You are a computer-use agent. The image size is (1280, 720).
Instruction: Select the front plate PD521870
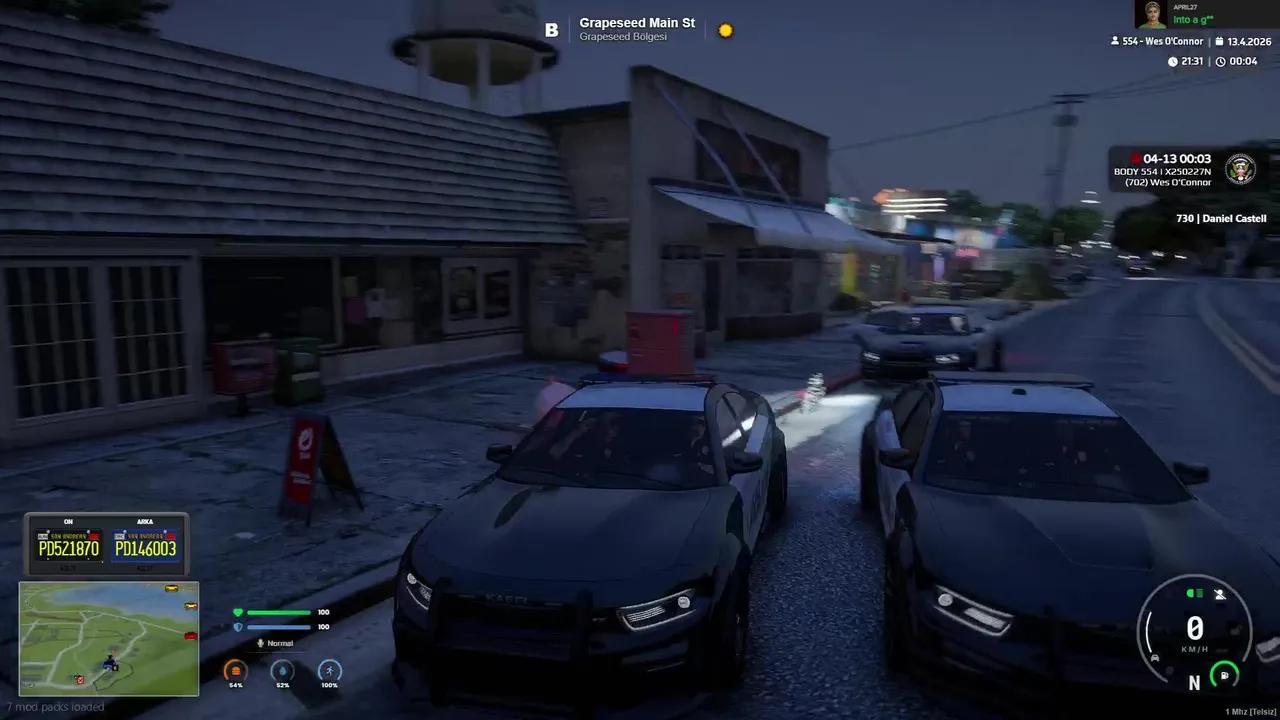coord(69,547)
